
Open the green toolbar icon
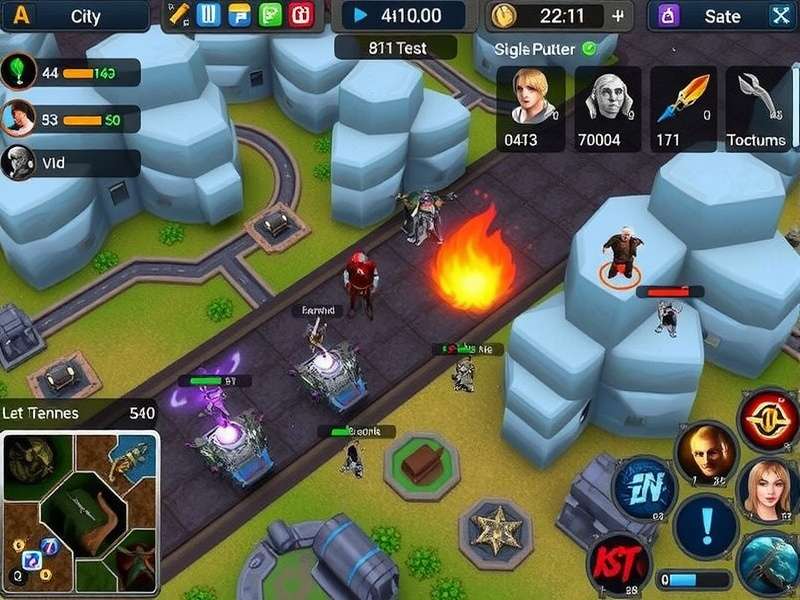pos(270,15)
